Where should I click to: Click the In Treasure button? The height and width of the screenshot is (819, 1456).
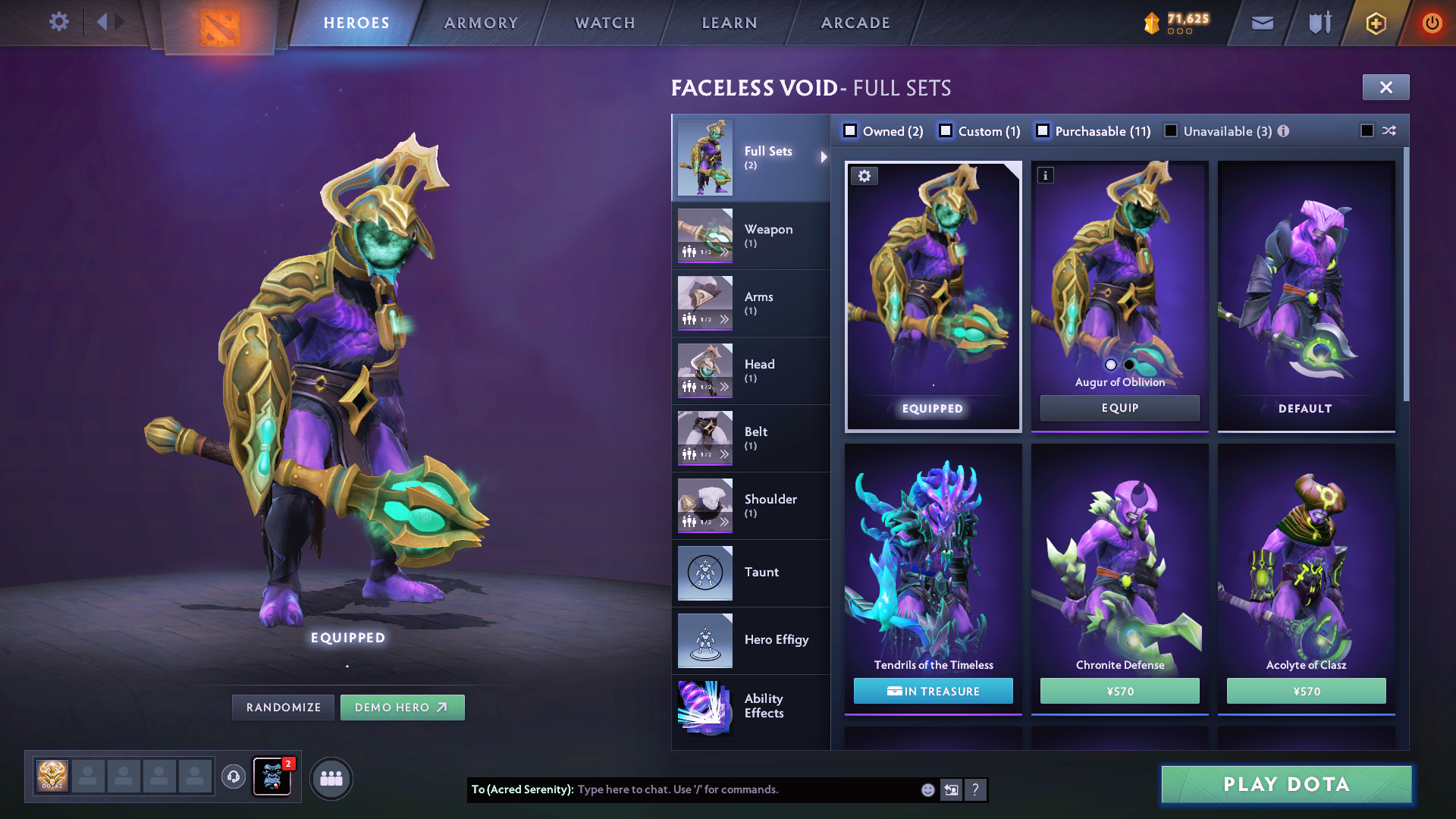pos(933,692)
